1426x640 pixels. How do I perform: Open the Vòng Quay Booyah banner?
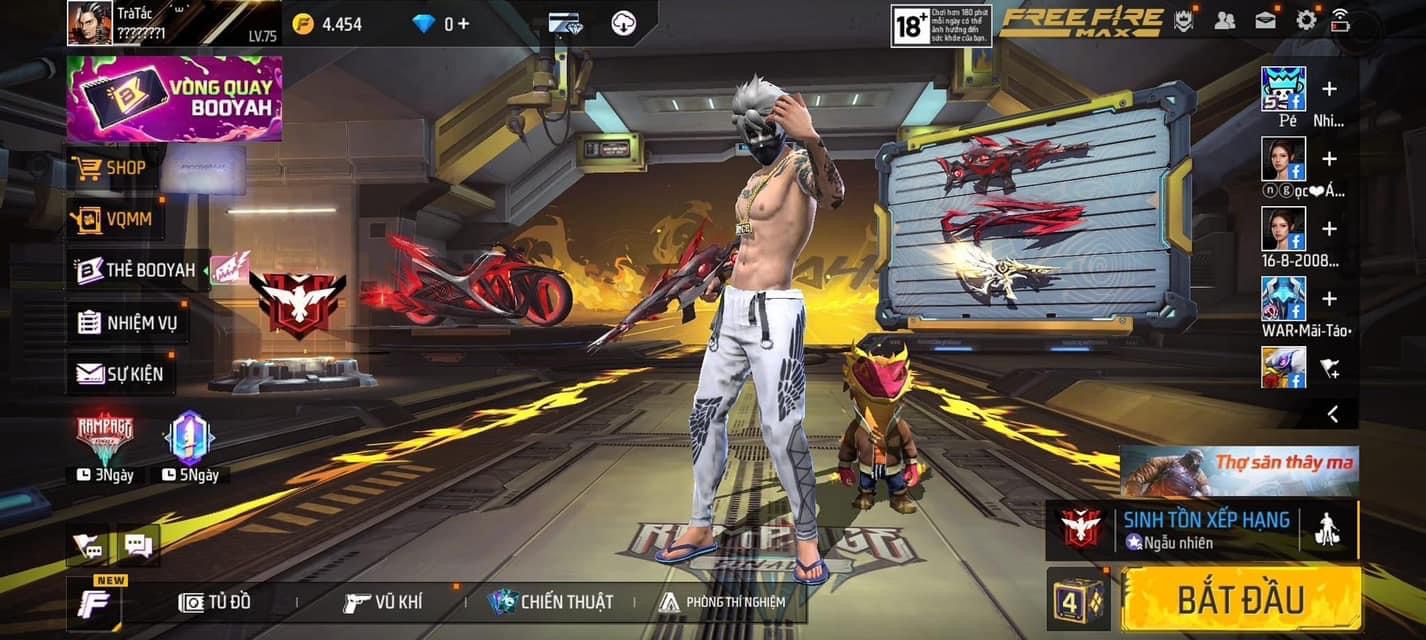click(175, 99)
